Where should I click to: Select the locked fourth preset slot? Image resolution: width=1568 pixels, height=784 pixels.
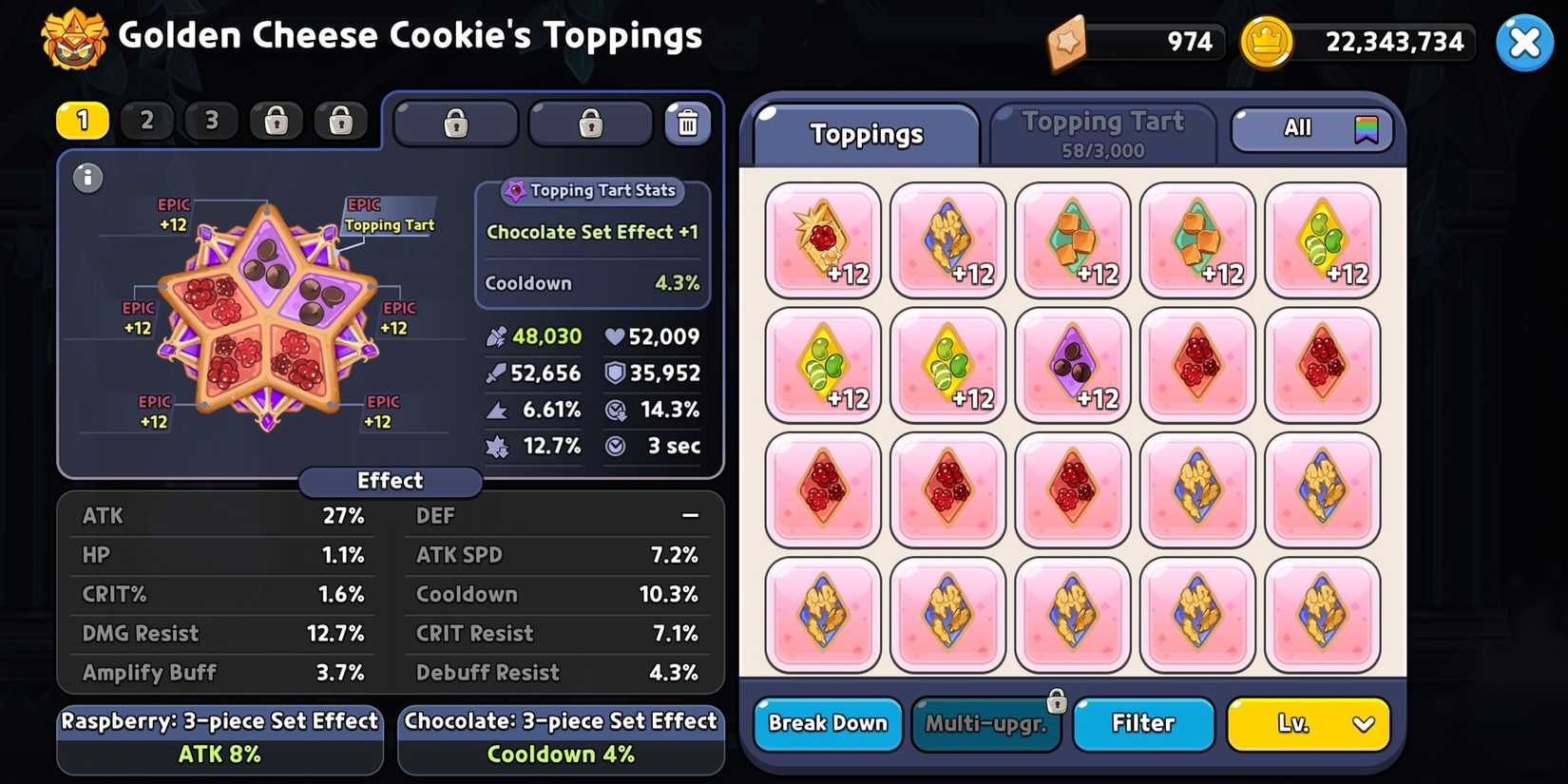(x=276, y=121)
